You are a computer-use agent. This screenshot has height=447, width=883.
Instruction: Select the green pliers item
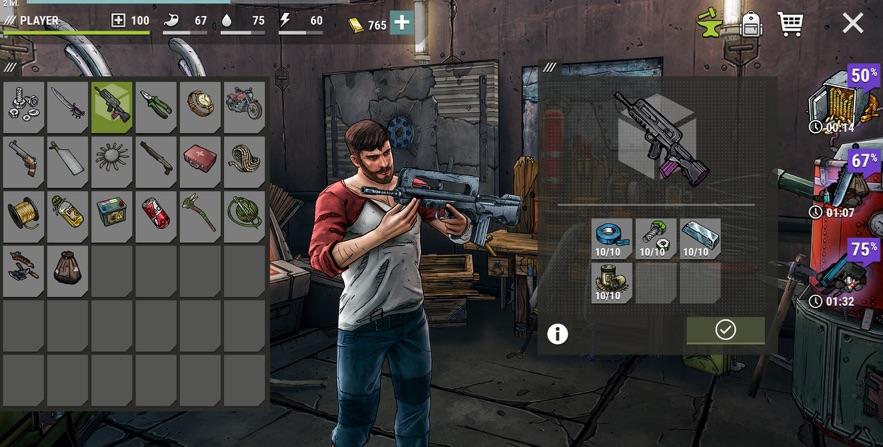coord(156,106)
